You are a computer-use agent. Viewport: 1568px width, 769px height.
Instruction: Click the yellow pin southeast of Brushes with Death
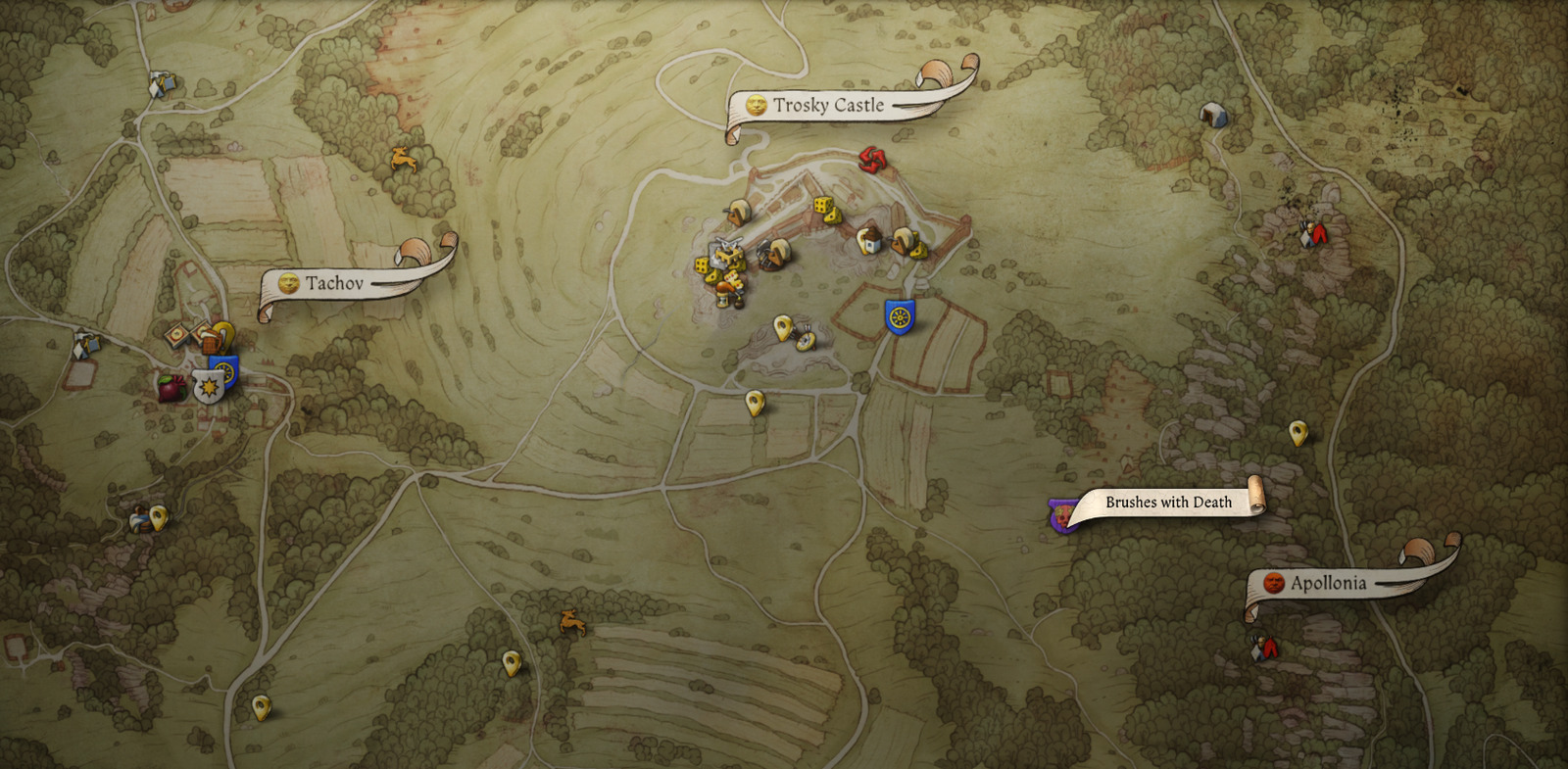click(x=1298, y=432)
